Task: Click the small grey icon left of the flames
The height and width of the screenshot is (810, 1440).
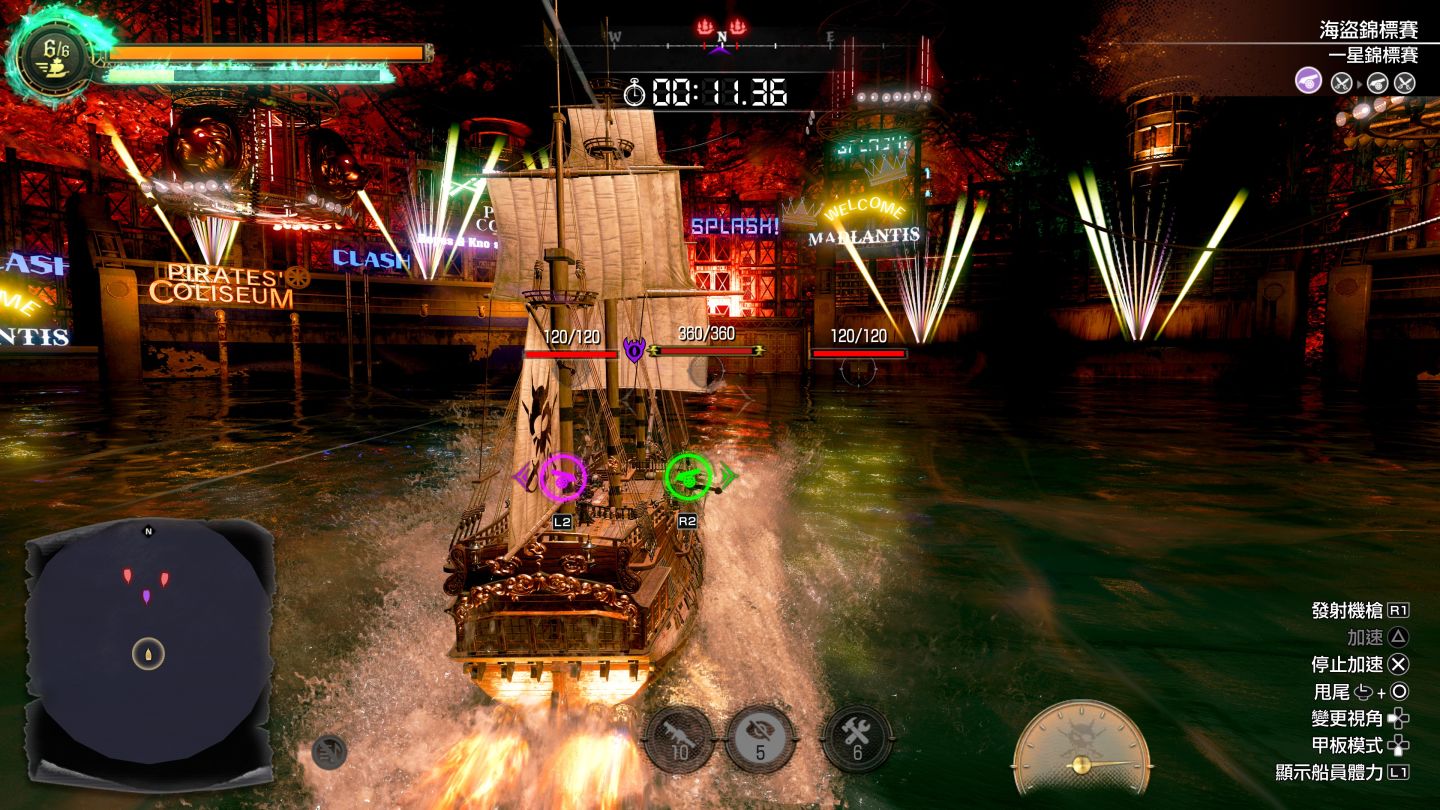Action: pyautogui.click(x=329, y=751)
